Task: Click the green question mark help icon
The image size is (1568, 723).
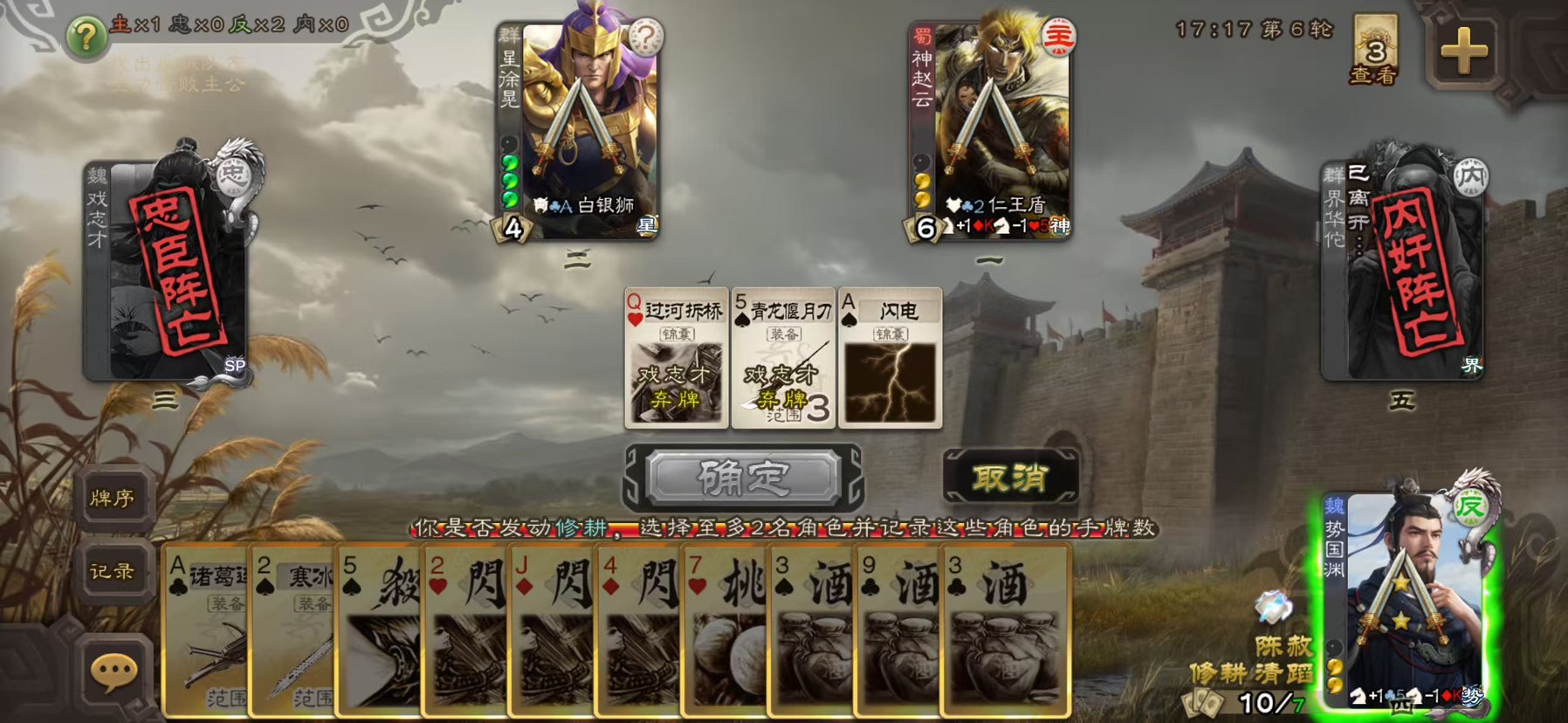Action: pos(86,37)
